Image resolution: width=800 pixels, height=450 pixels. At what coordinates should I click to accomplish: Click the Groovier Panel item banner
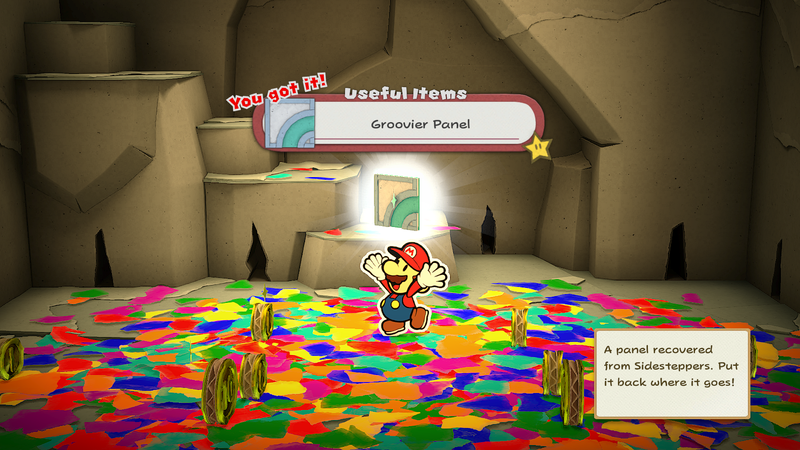click(418, 126)
